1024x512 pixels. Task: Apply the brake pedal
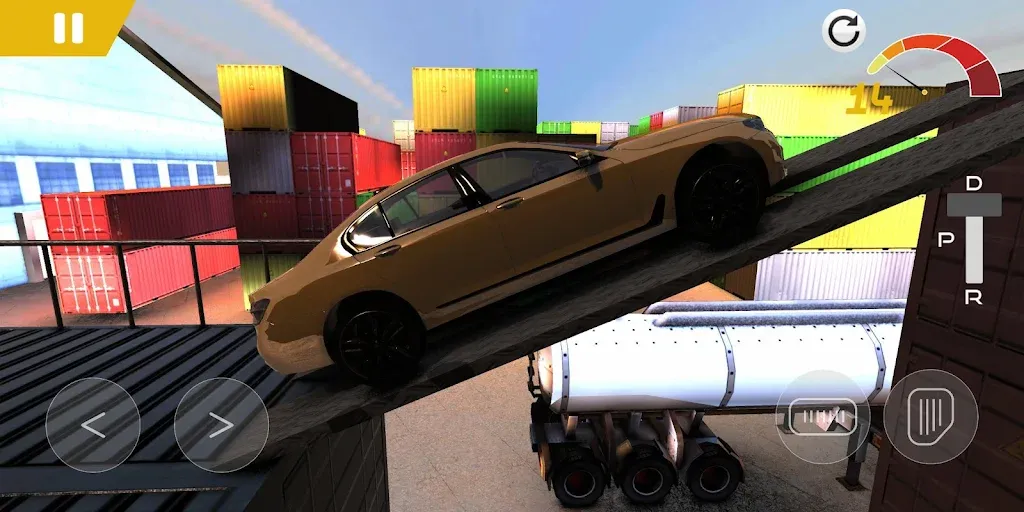(822, 416)
